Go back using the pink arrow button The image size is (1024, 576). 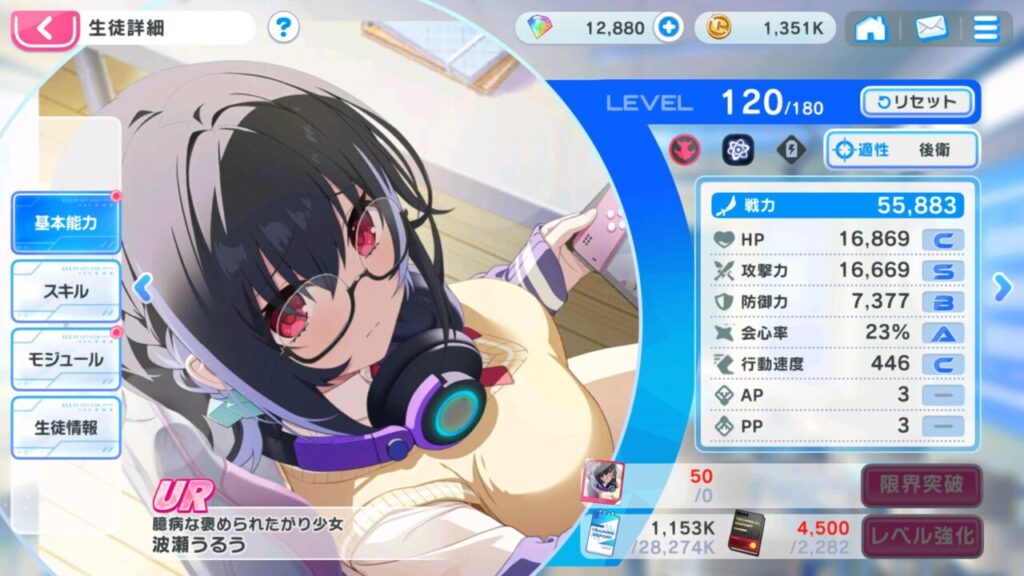[x=44, y=28]
